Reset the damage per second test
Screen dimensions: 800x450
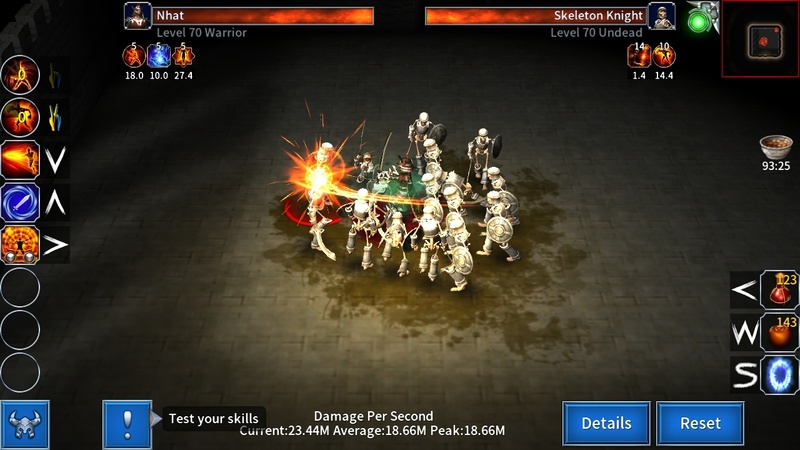coord(700,423)
